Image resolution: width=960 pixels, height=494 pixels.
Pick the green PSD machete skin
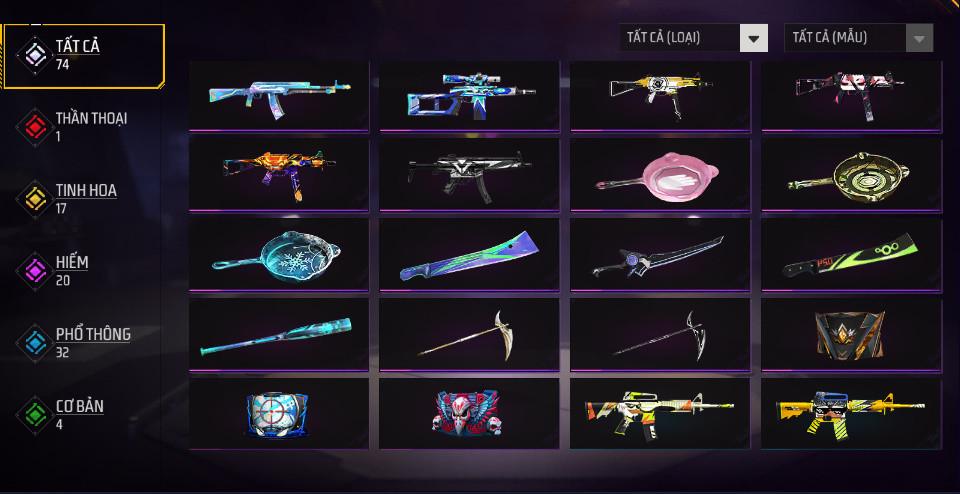pos(851,254)
